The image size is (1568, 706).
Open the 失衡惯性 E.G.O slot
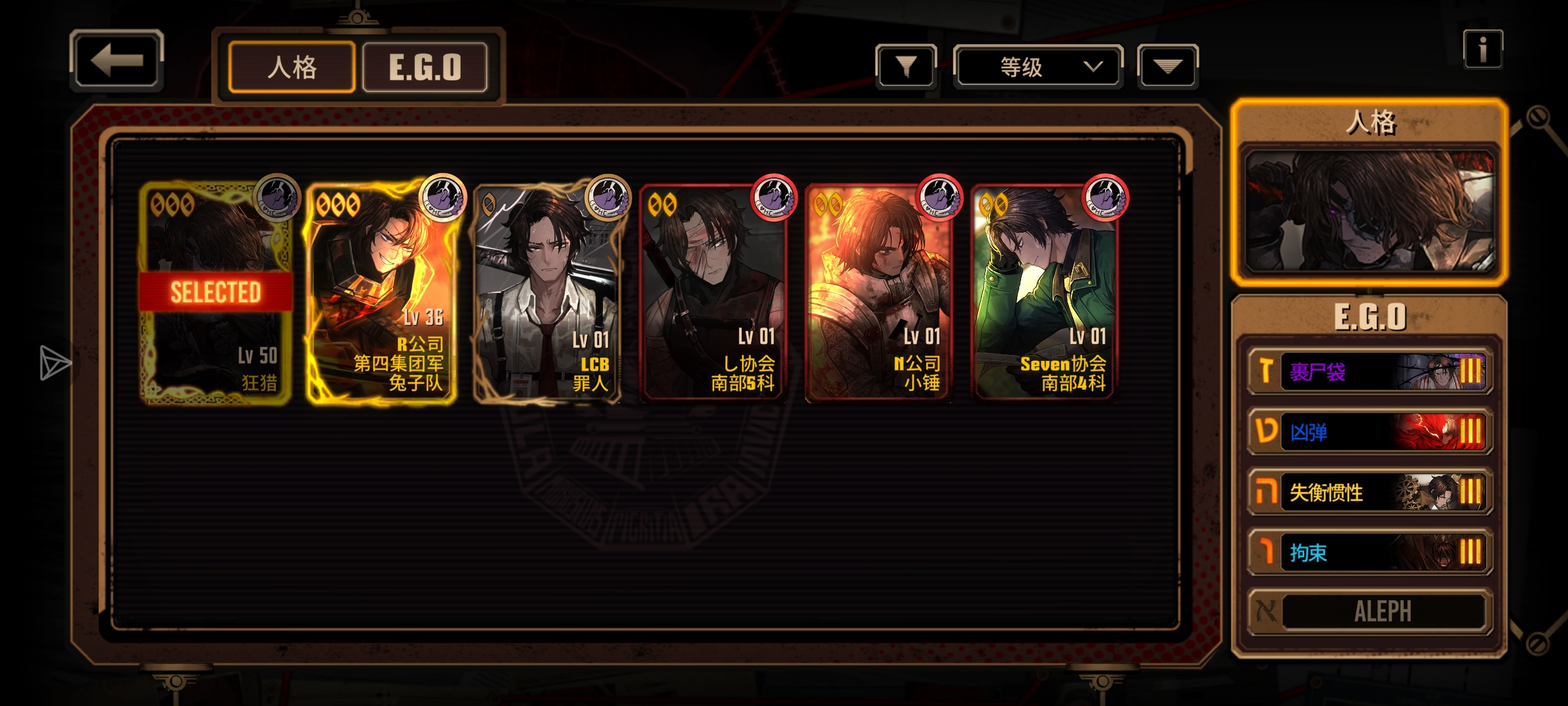click(1370, 492)
